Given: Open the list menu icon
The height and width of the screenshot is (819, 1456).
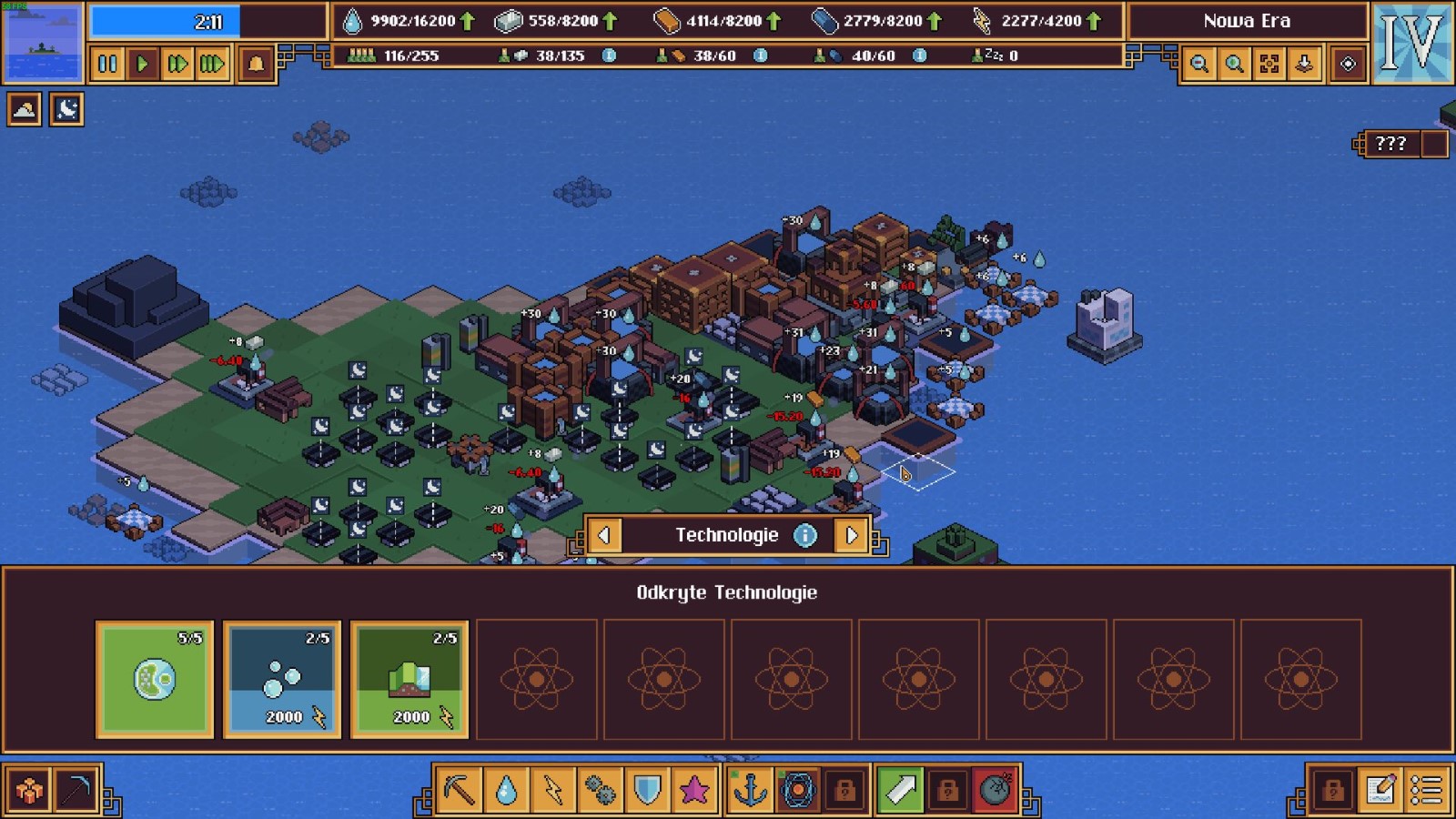Looking at the screenshot, I should 1427,789.
